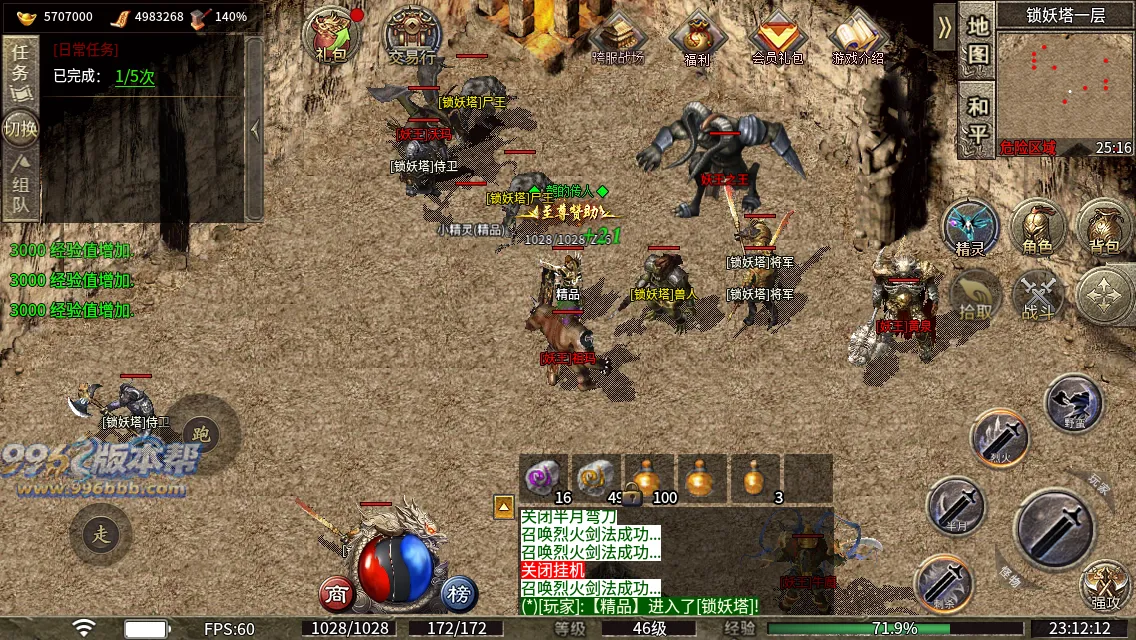The width and height of the screenshot is (1136, 640).
Task: Open the 榜 ranking button
Action: tap(459, 594)
